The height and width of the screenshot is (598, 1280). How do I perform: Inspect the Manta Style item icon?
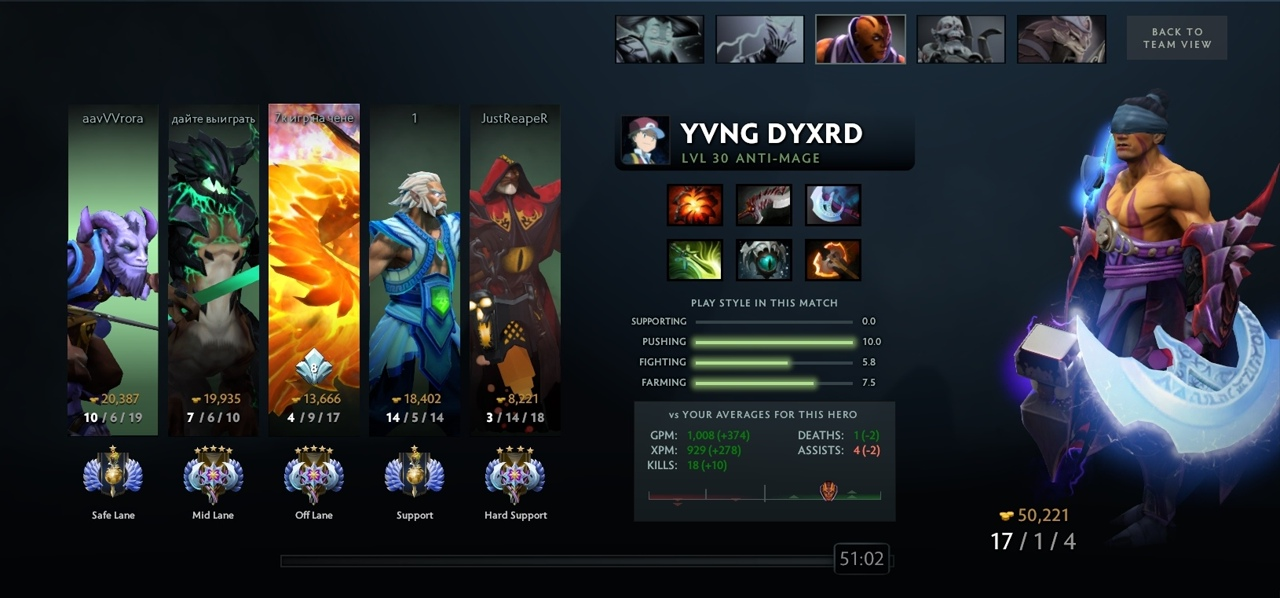pyautogui.click(x=833, y=205)
